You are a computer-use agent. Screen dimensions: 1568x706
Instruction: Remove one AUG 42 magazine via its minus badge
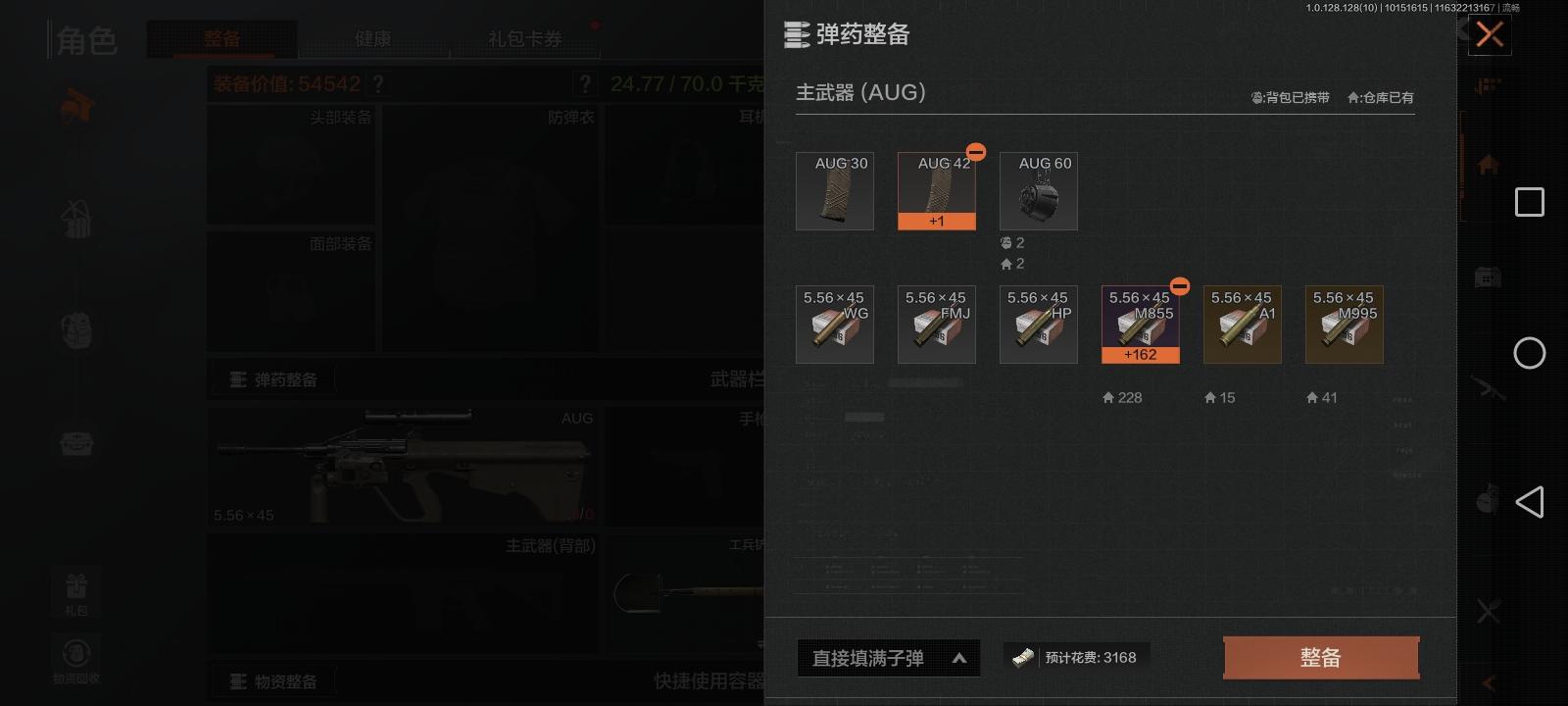click(975, 152)
